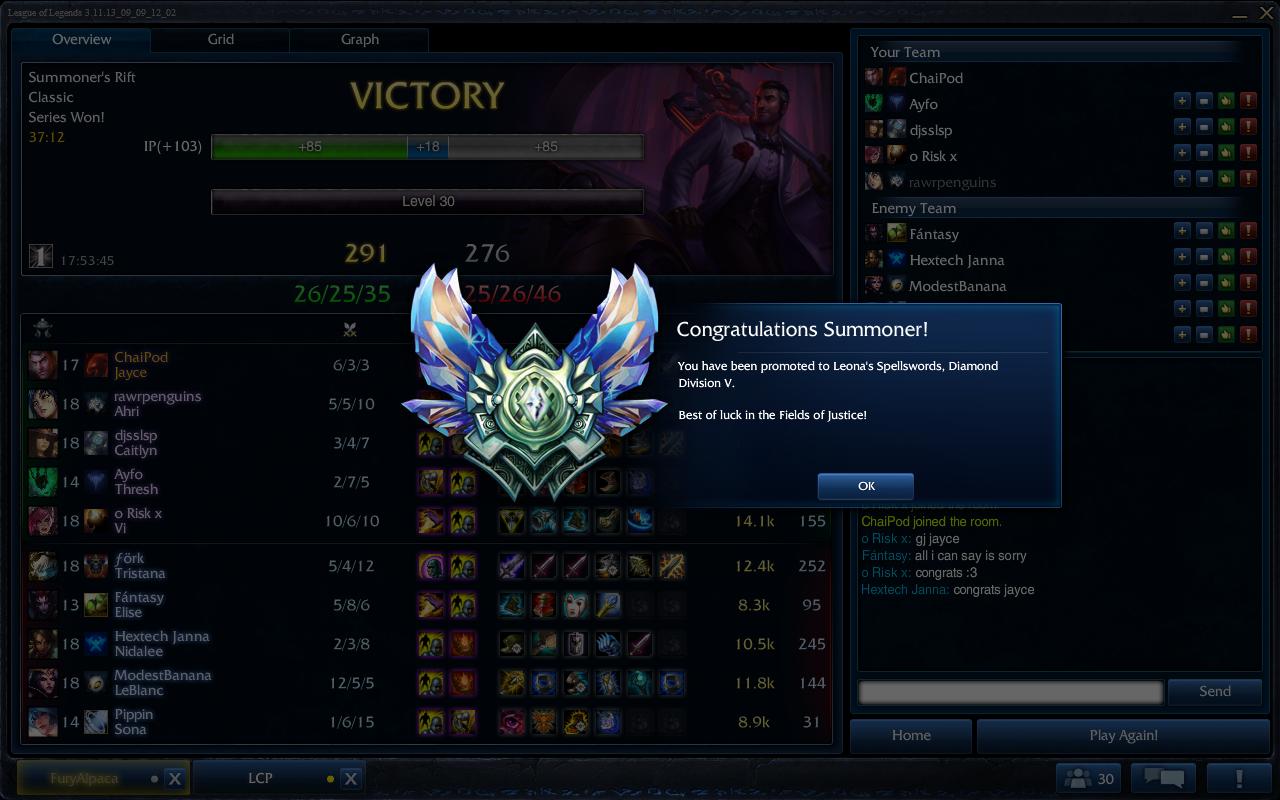Open the Graph tab

(x=359, y=40)
